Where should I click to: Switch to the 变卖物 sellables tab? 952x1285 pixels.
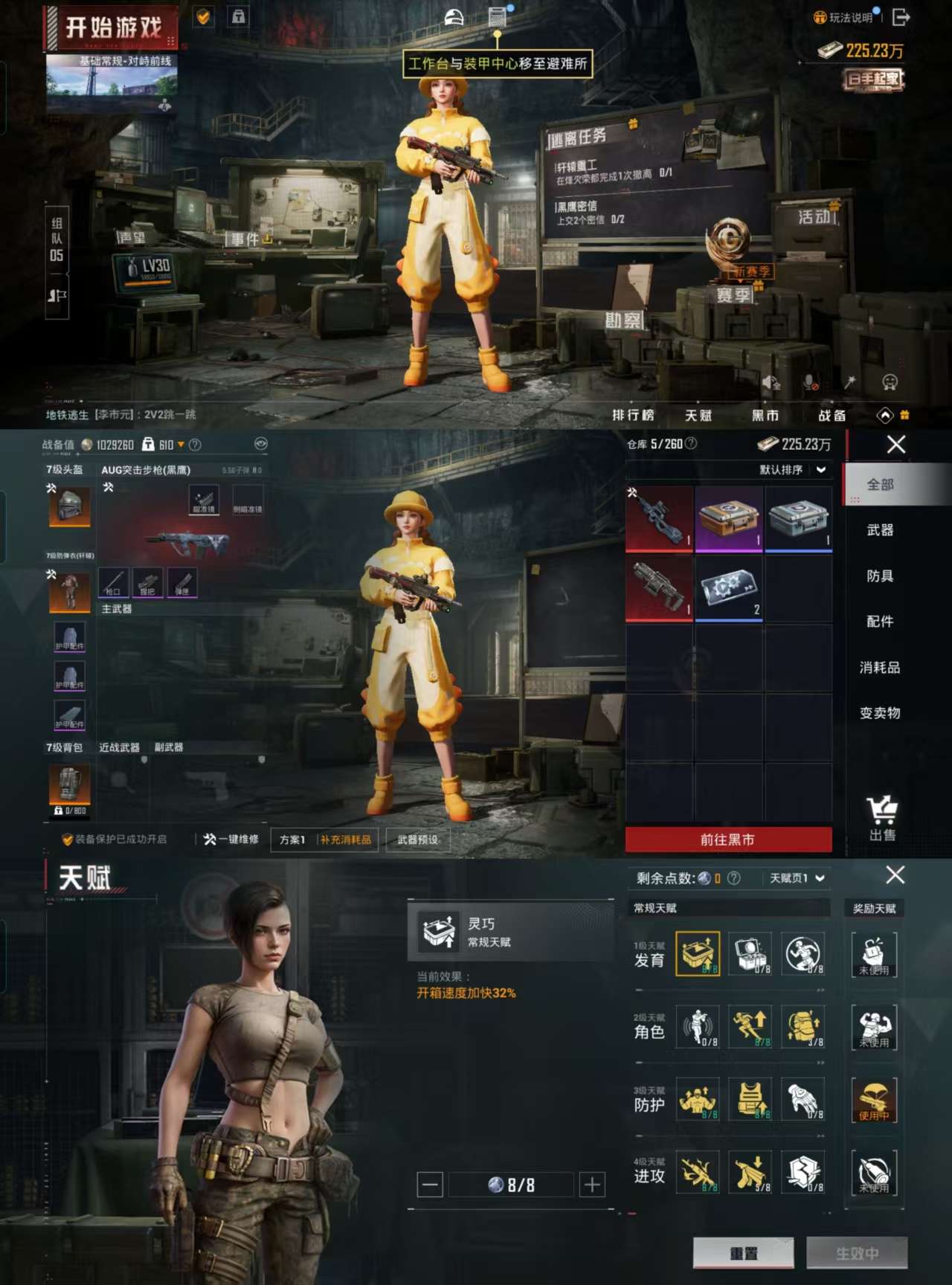[880, 712]
